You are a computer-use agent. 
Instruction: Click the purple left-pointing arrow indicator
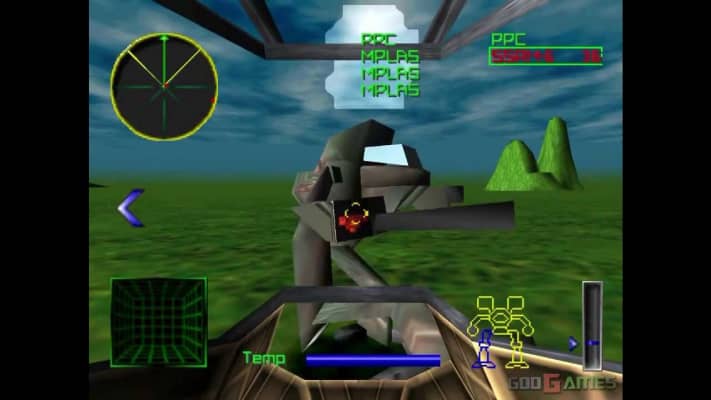point(131,208)
